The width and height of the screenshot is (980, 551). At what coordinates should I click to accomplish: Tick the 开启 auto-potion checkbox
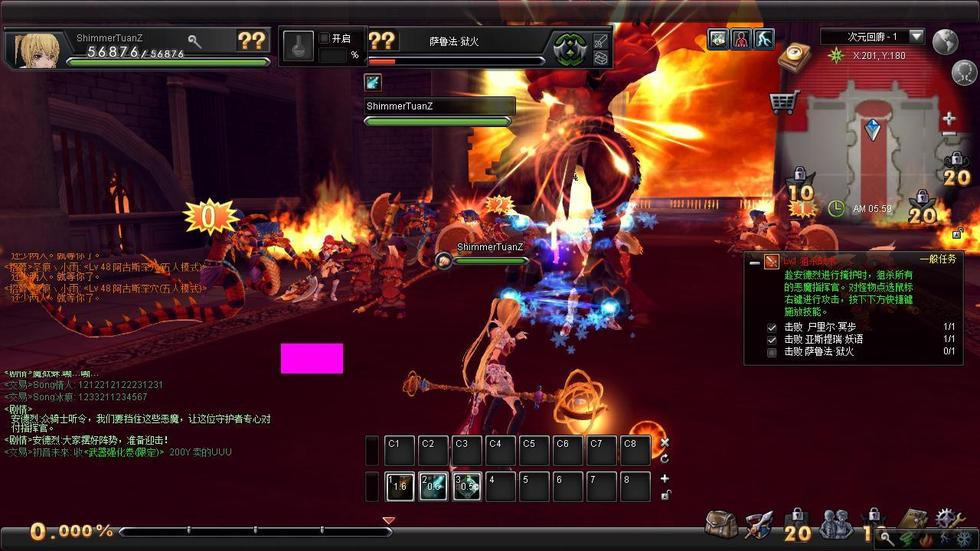pos(324,38)
